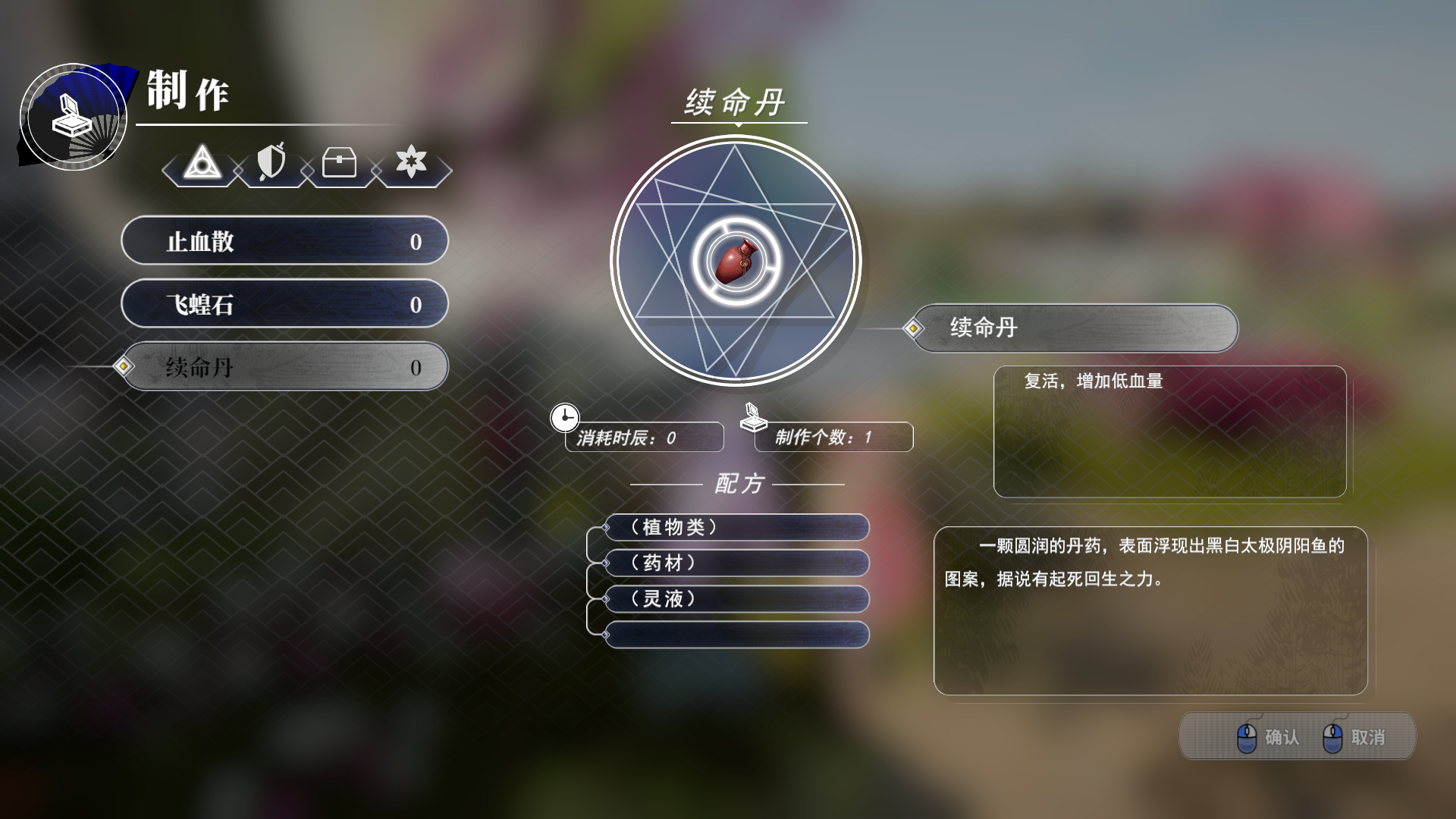Click the empty fourth ingredient slot
The image size is (1456, 819).
[736, 635]
